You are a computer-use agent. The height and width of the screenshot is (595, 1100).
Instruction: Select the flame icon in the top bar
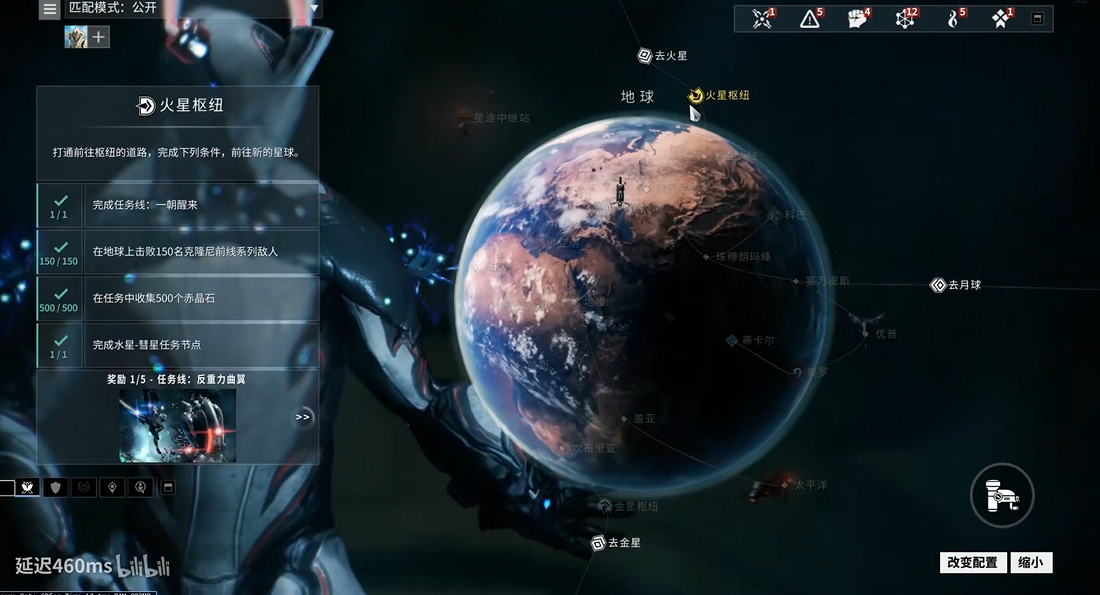pyautogui.click(x=953, y=19)
